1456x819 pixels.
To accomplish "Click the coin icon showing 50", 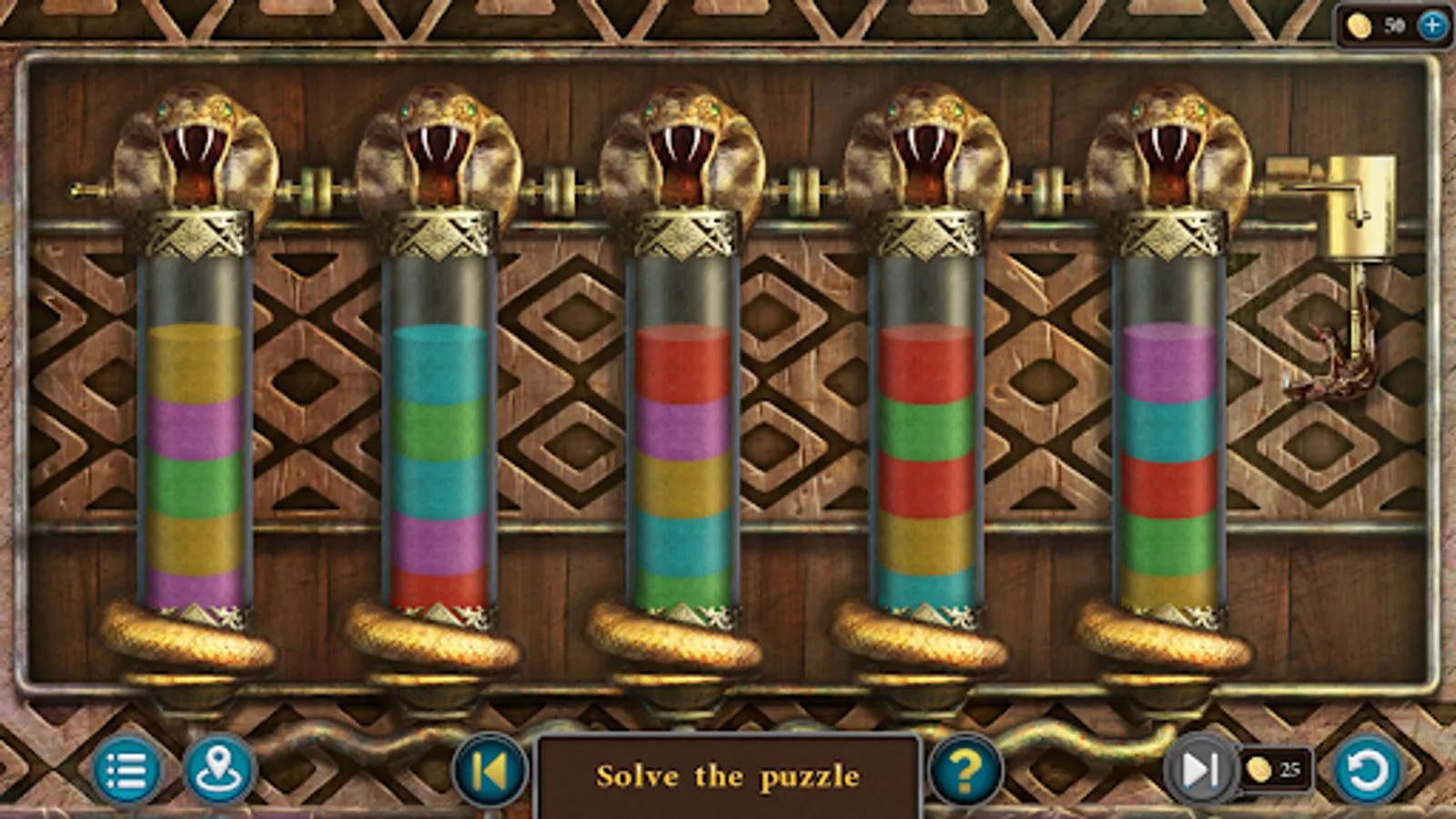I will 1358,26.
